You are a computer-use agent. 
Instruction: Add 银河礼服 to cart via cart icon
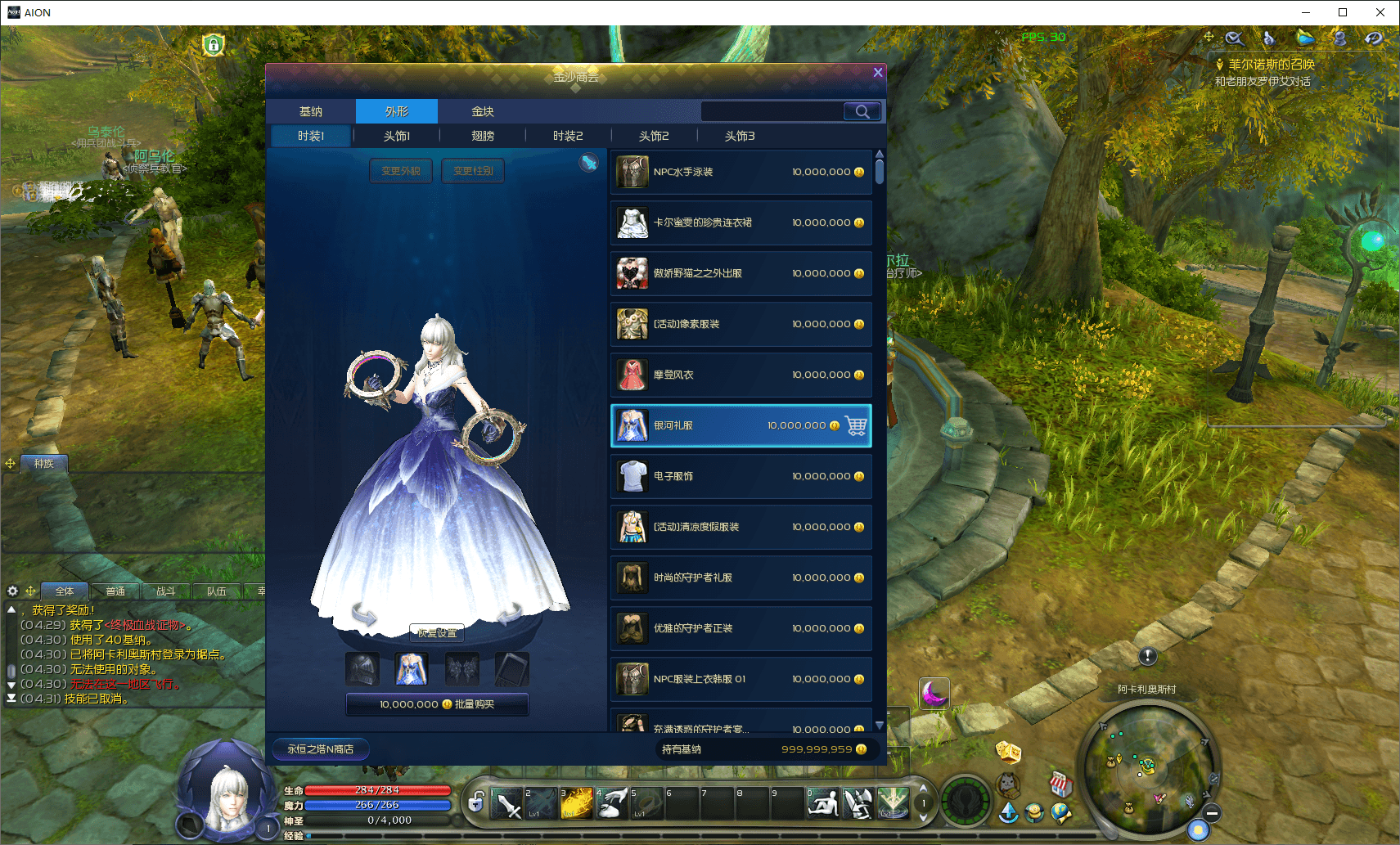click(856, 425)
